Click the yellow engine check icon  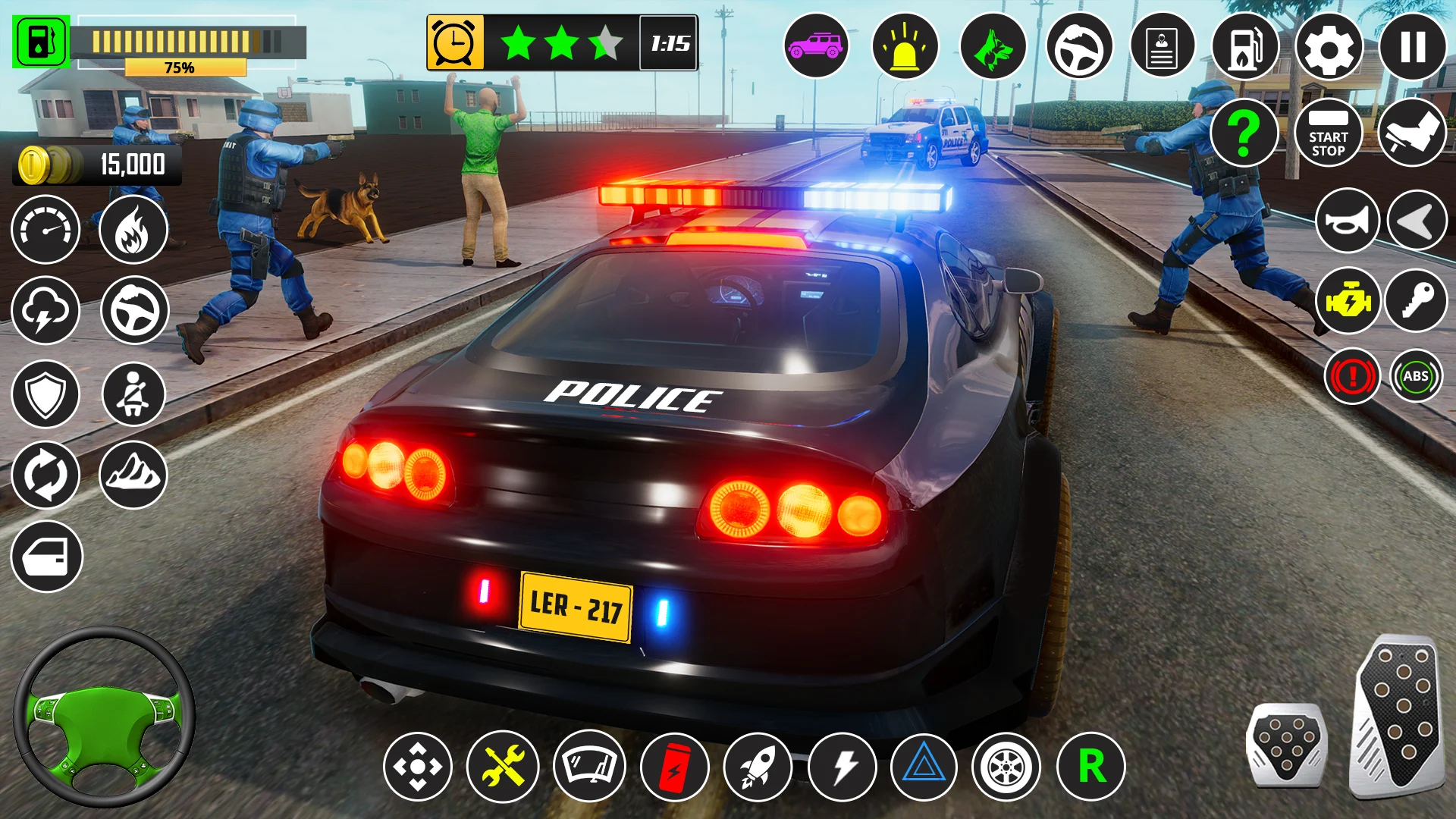coord(1348,302)
